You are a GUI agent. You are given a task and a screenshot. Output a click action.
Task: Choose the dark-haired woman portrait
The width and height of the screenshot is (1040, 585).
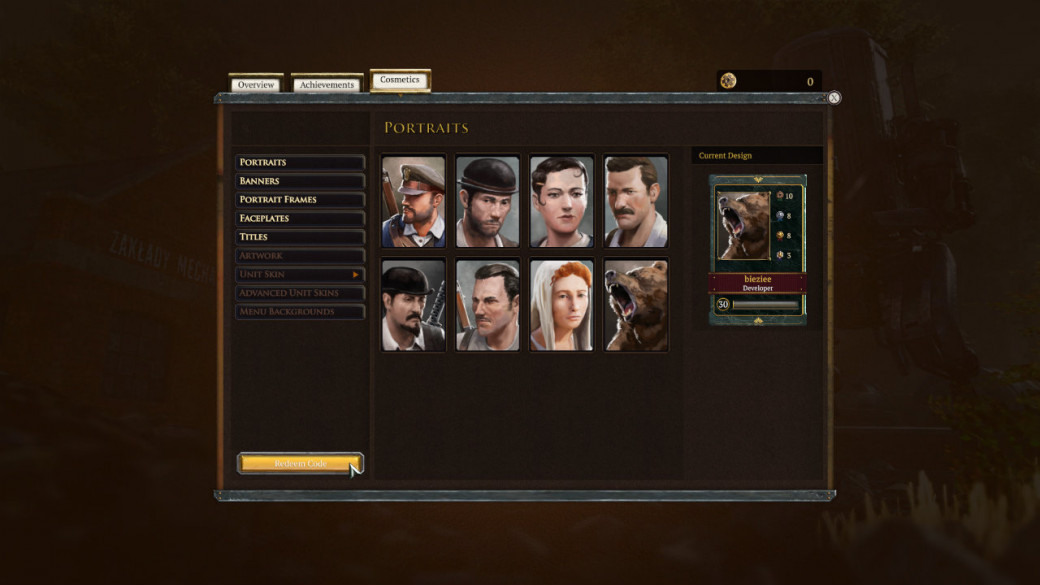[x=562, y=202]
